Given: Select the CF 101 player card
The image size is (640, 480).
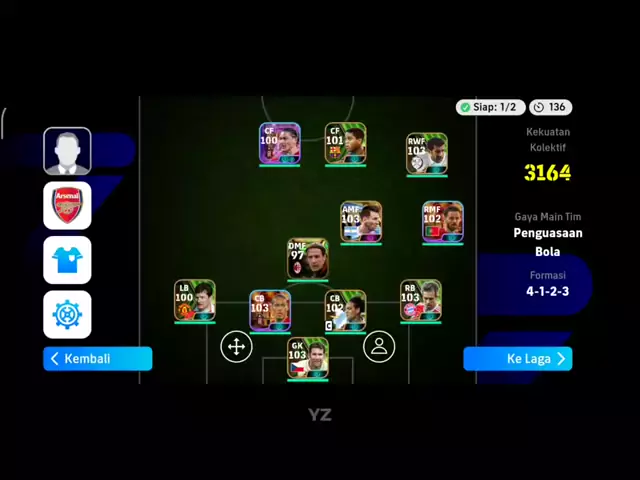Looking at the screenshot, I should point(345,144).
